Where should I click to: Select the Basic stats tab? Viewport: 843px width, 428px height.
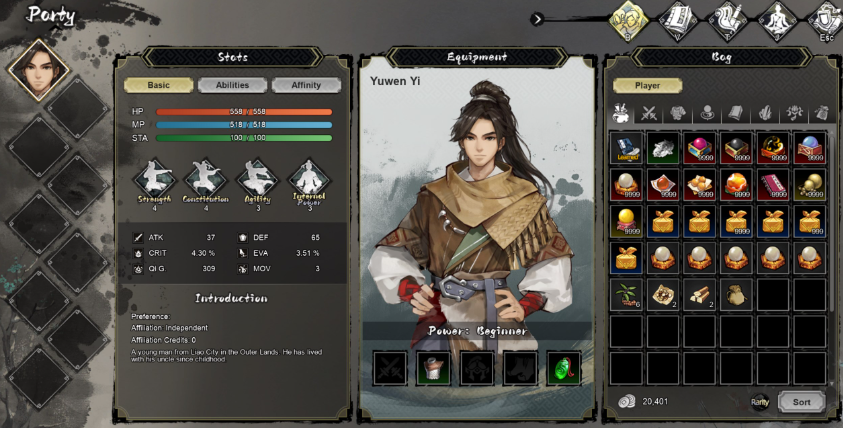click(158, 86)
